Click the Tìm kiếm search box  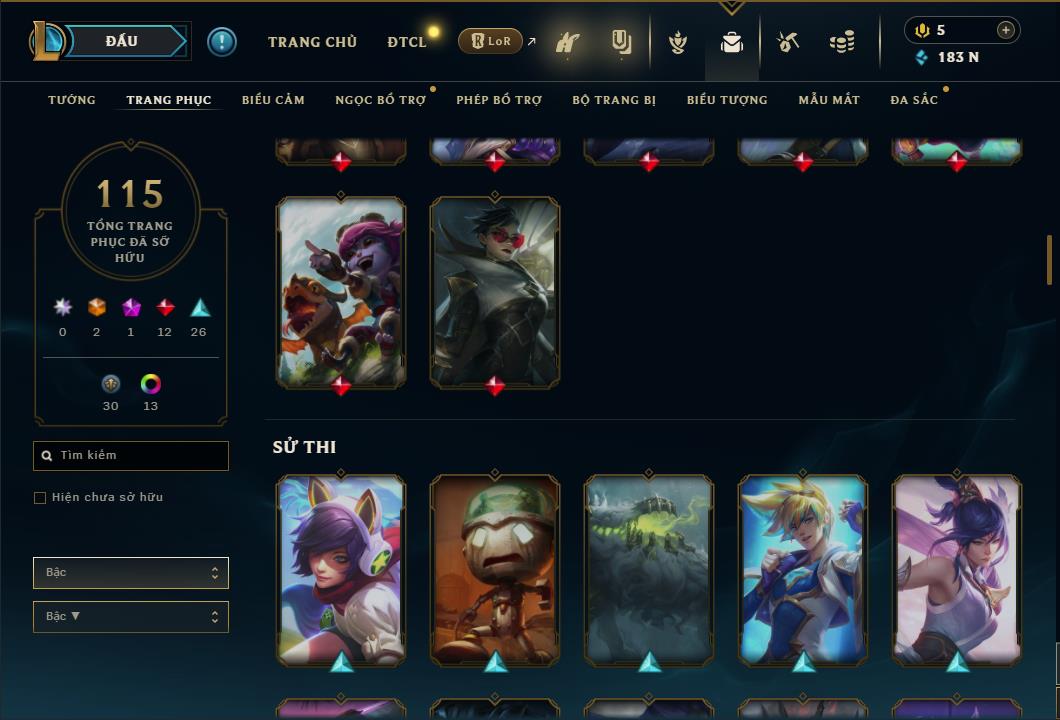tap(131, 456)
